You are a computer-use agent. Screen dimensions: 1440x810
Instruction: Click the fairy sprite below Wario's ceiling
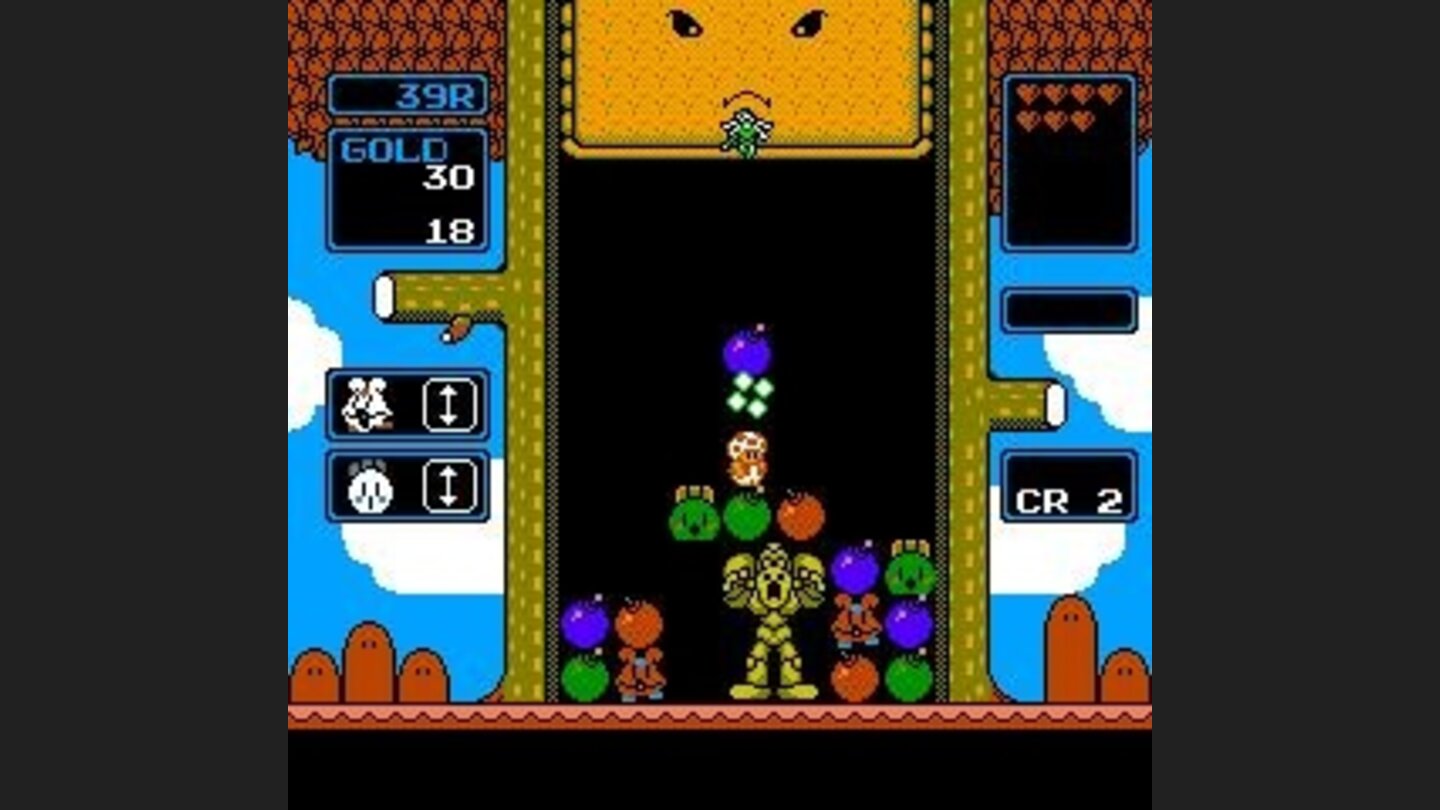pyautogui.click(x=745, y=132)
